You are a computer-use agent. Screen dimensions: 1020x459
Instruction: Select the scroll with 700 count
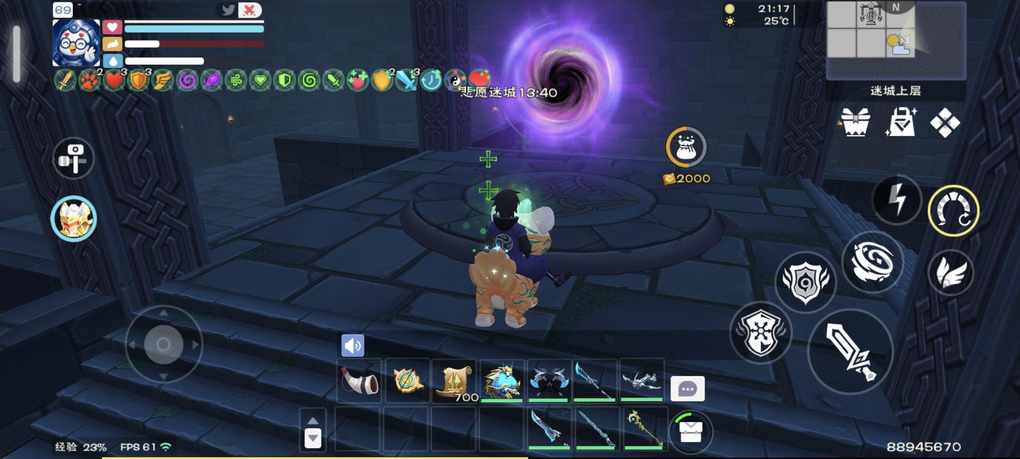pyautogui.click(x=454, y=381)
